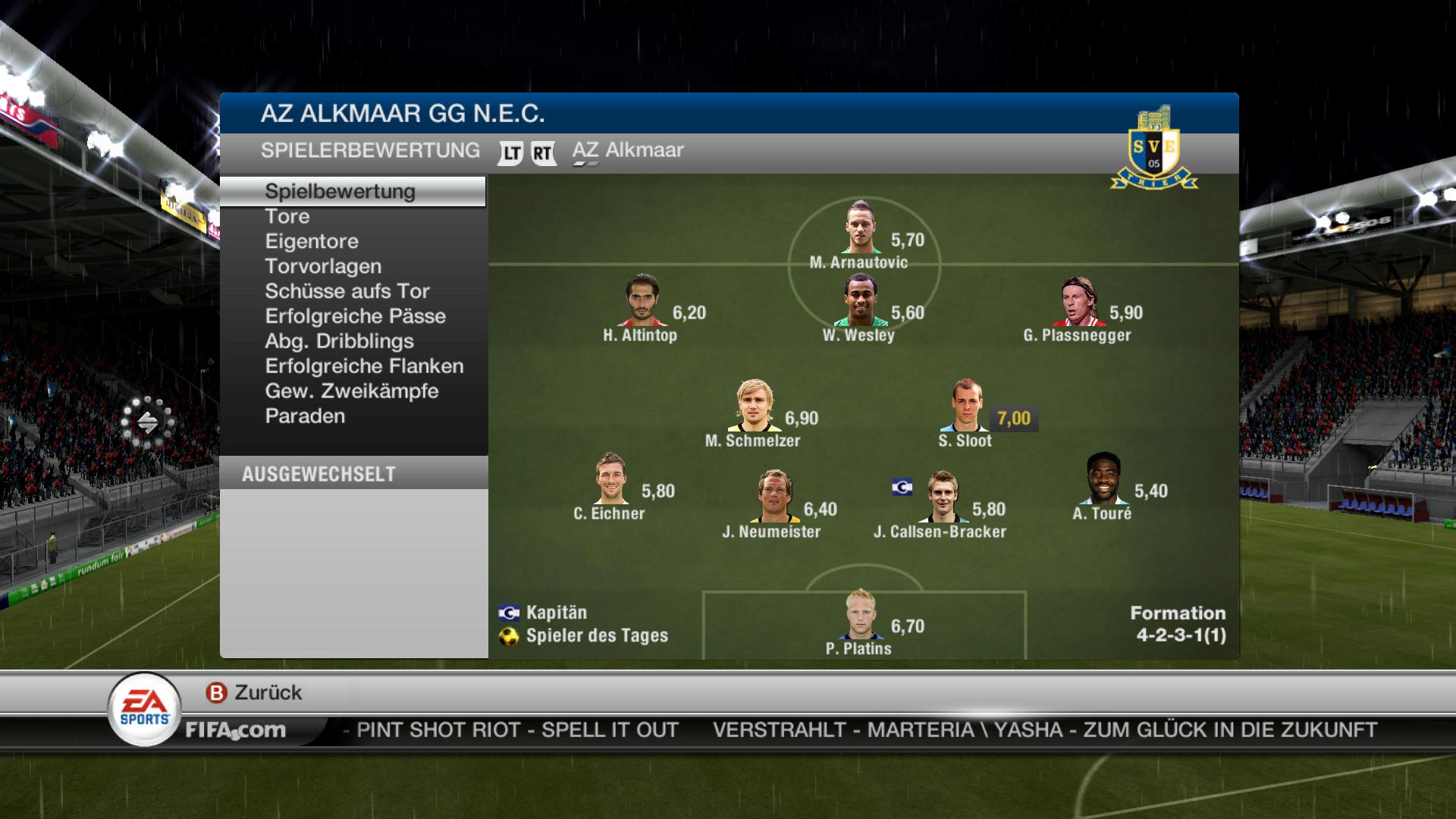Select striker M. Arnautovic's portrait

[861, 227]
